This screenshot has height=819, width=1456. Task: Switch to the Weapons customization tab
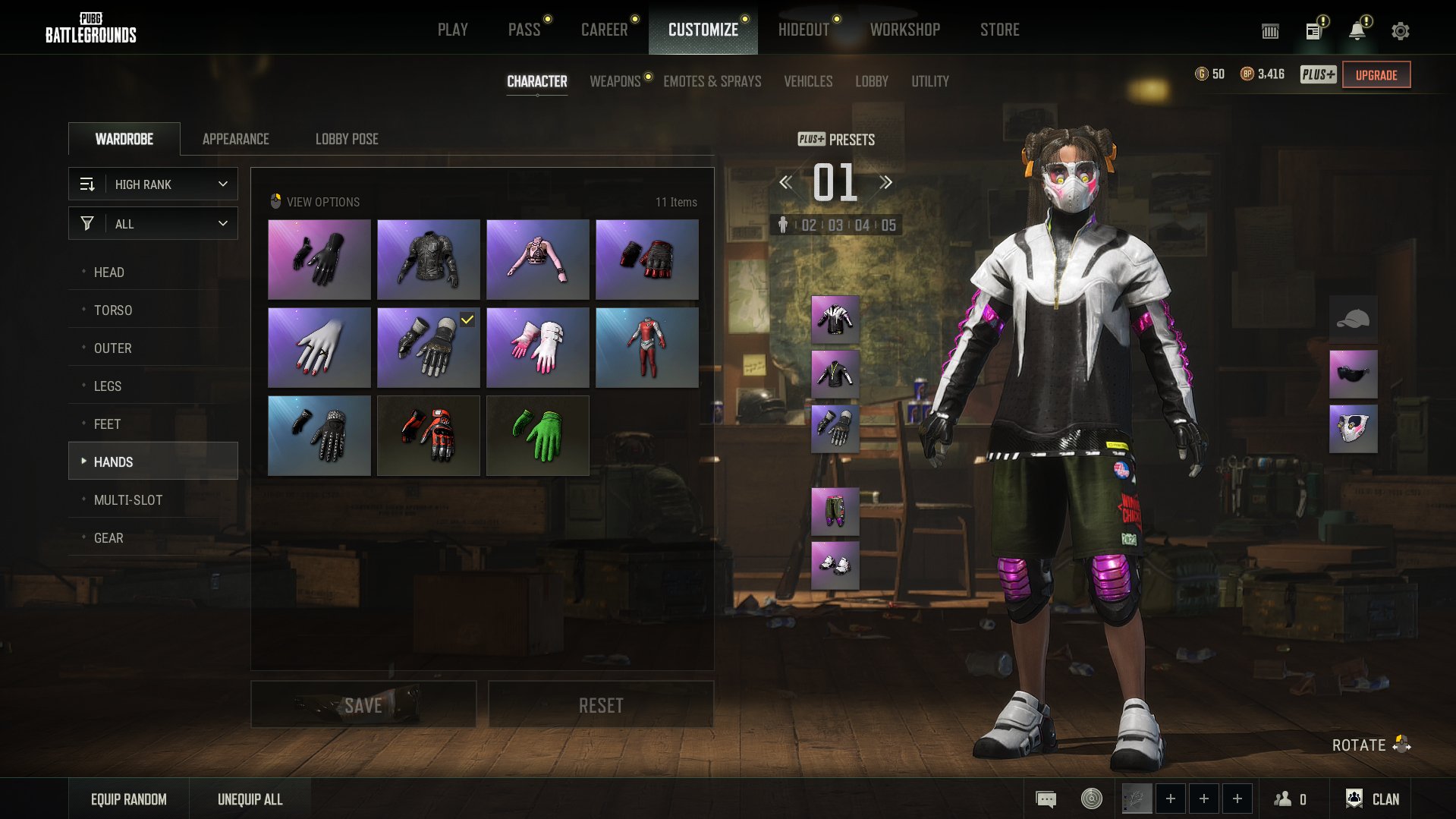coord(615,81)
